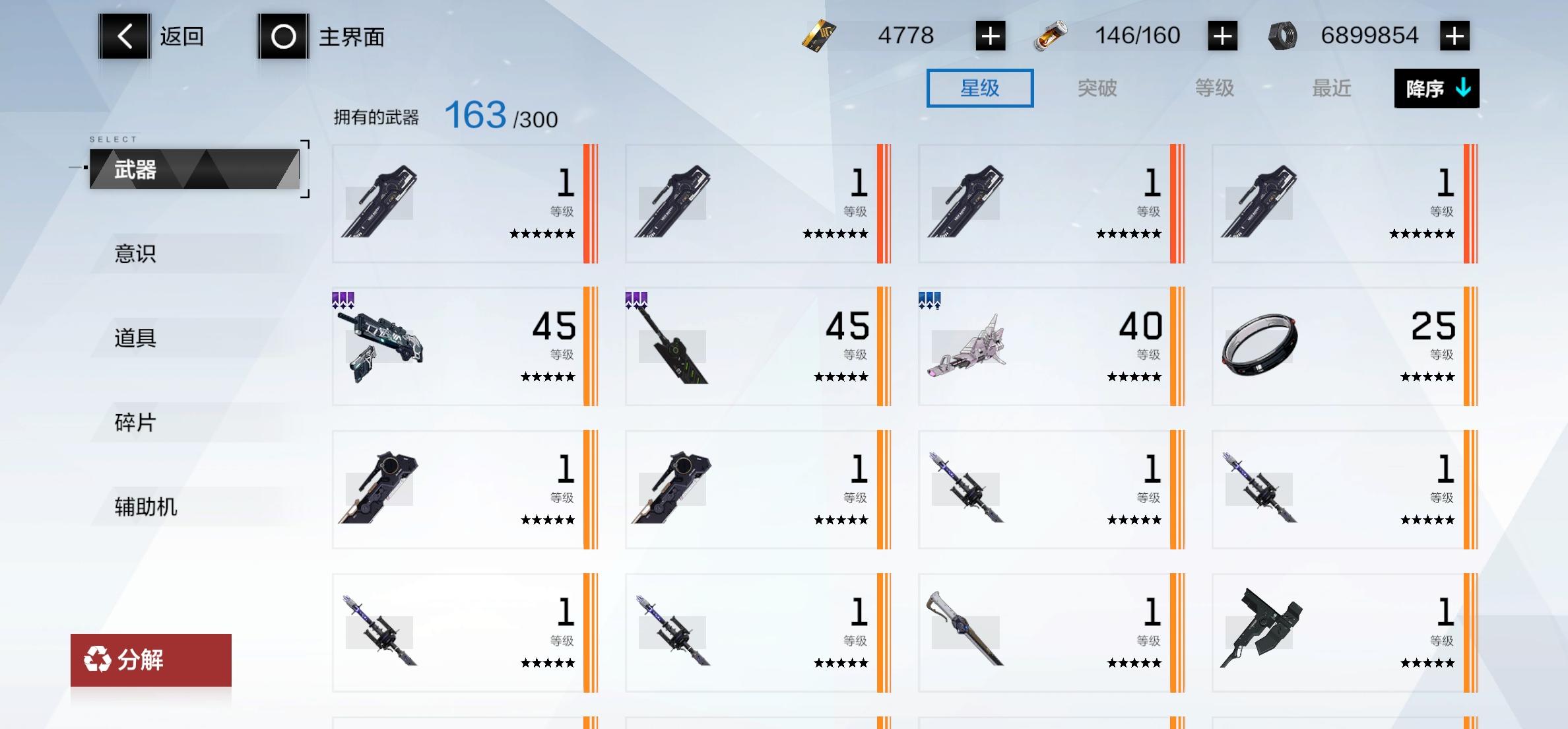Click the black card currency icon
This screenshot has width=1568, height=729.
point(818,36)
